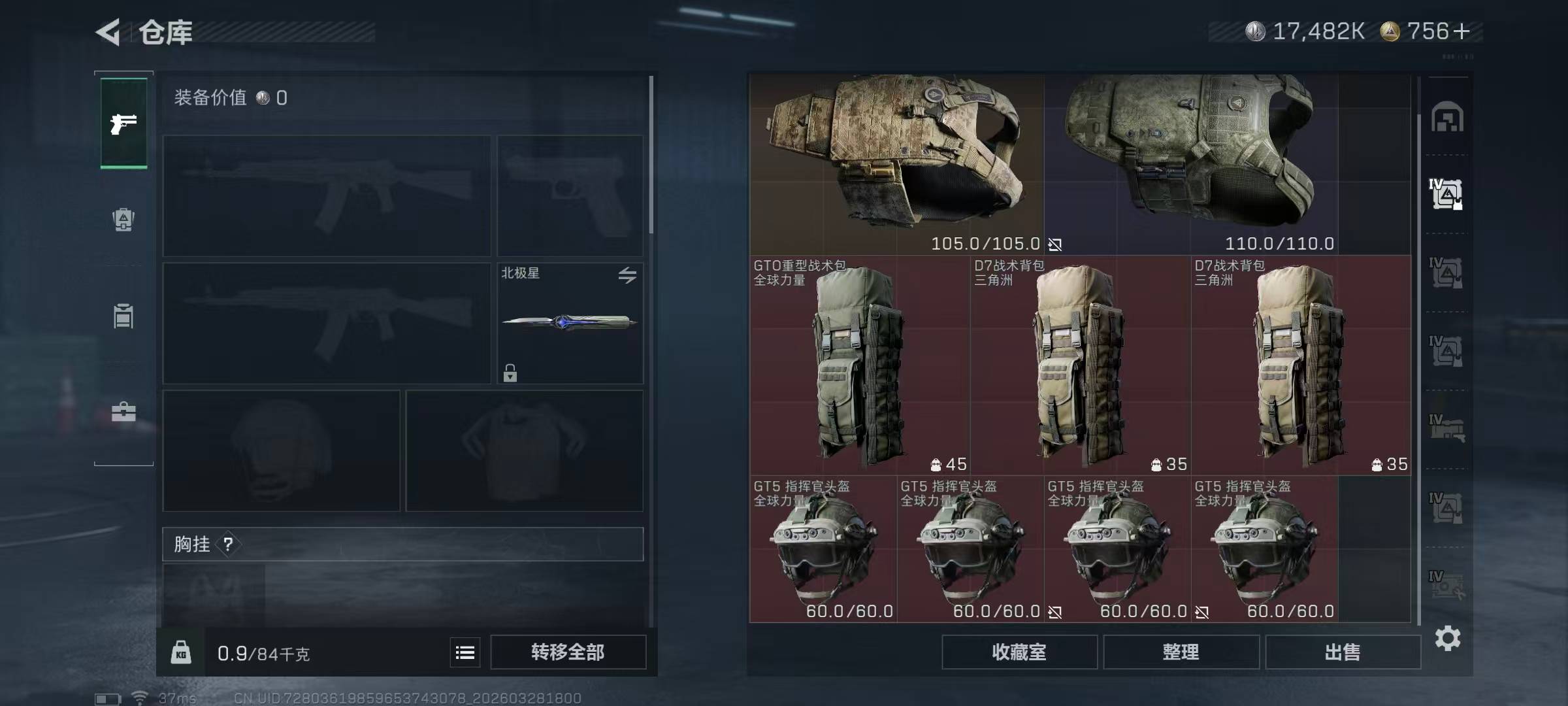
Task: Sort the stash with 整理
Action: [x=1181, y=652]
